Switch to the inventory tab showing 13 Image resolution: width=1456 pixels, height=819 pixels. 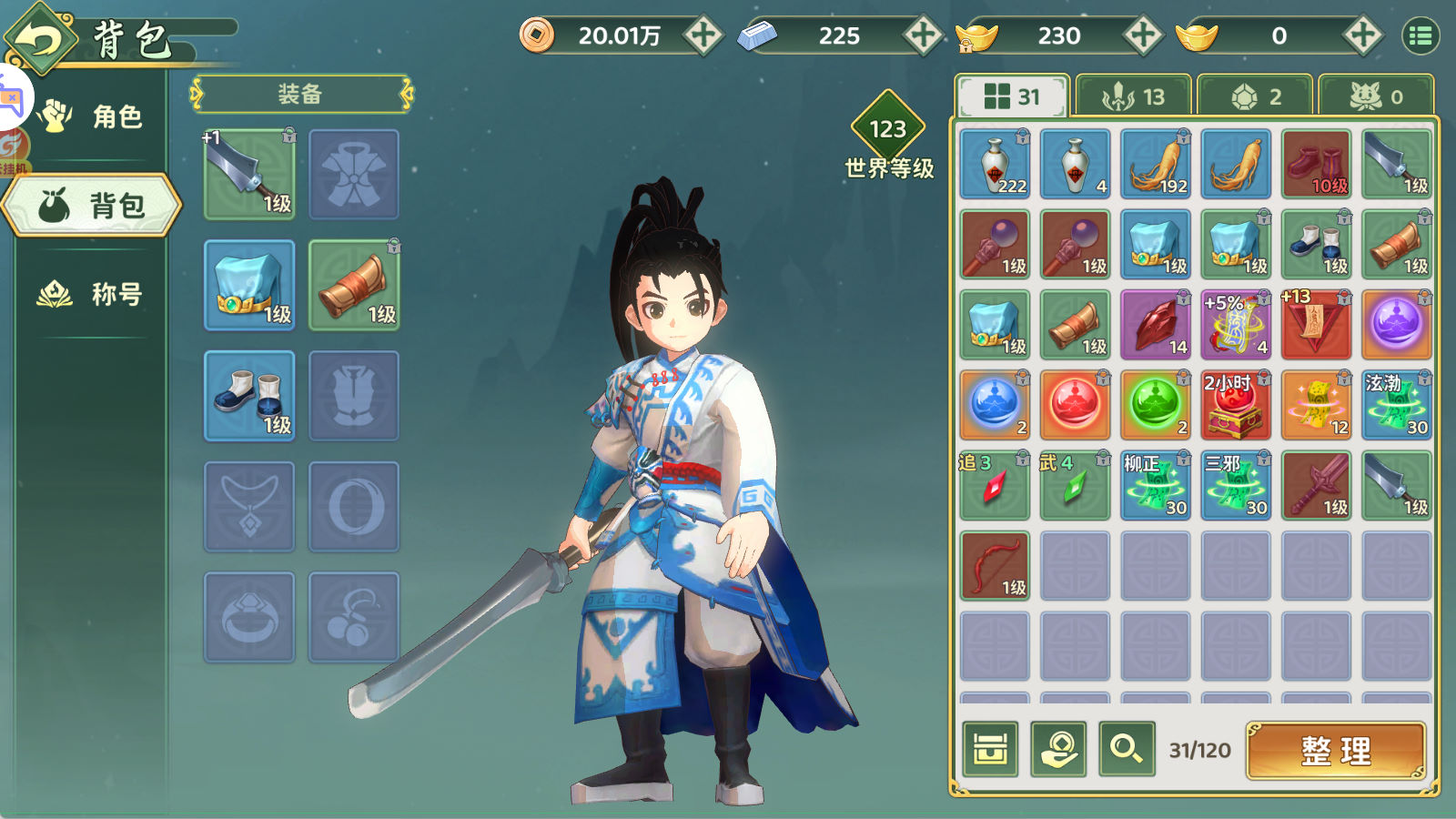pyautogui.click(x=1133, y=96)
